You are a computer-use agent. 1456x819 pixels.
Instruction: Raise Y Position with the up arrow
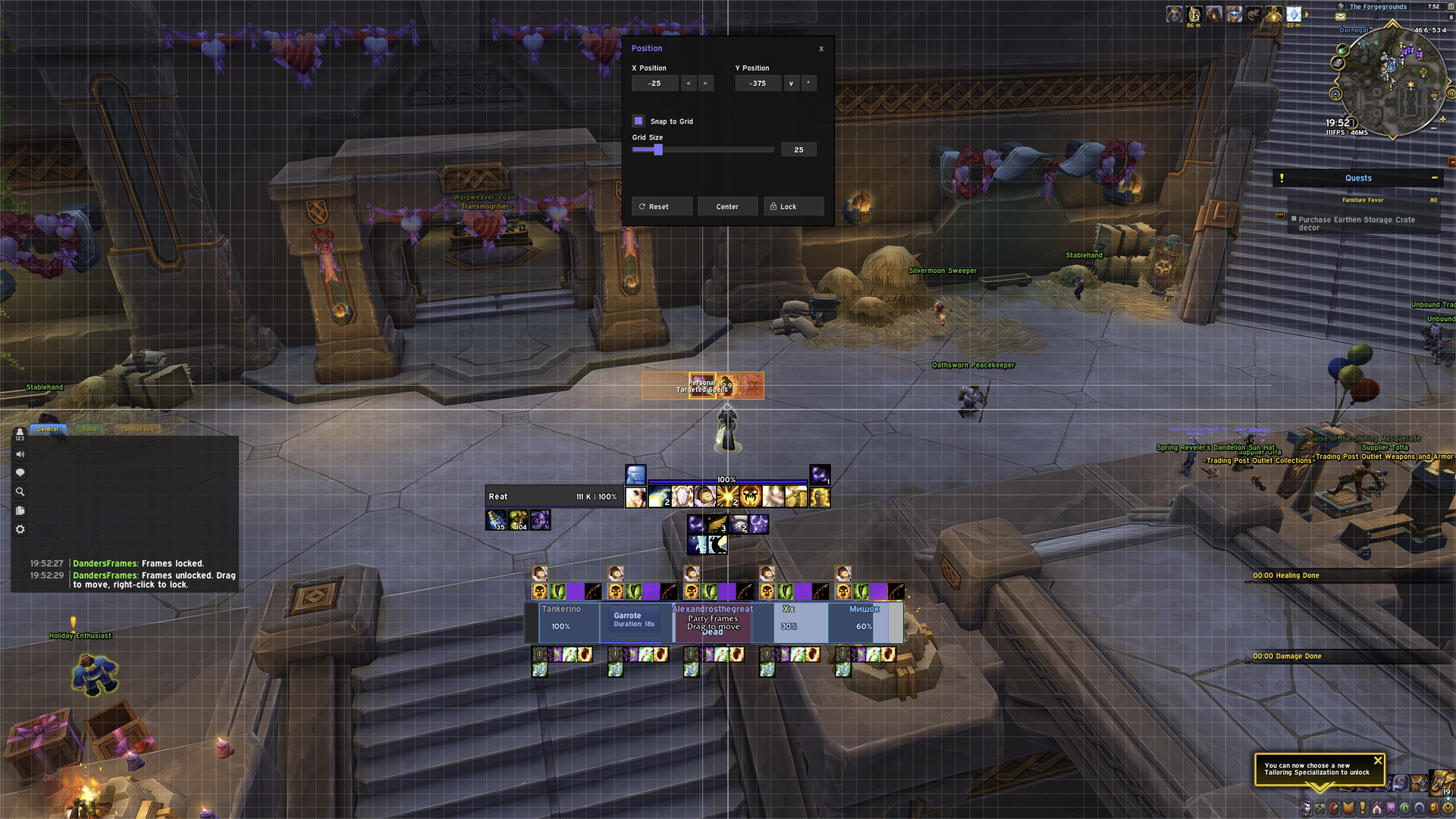pos(808,83)
